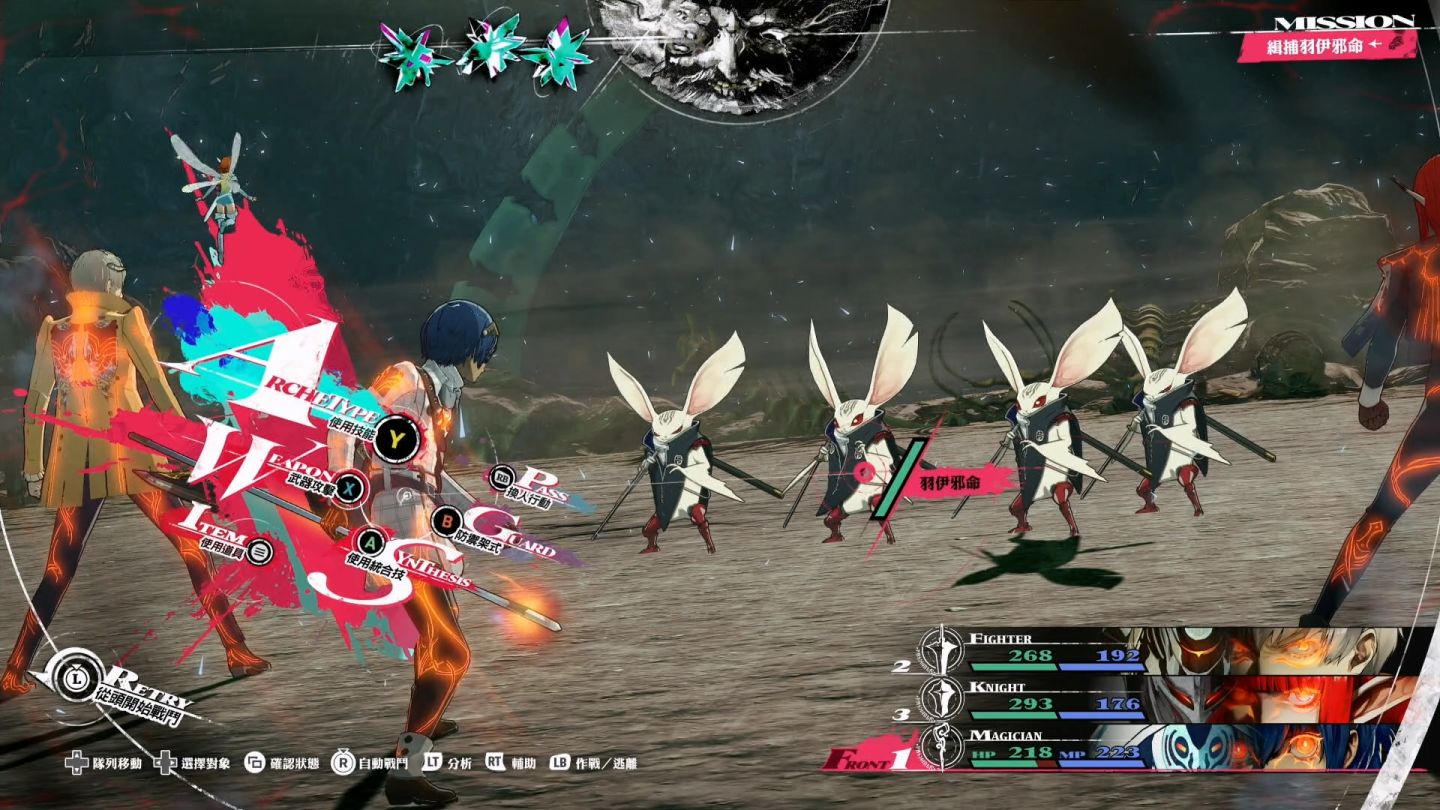This screenshot has width=1440, height=810.
Task: Open the Item command
Action: click(260, 550)
